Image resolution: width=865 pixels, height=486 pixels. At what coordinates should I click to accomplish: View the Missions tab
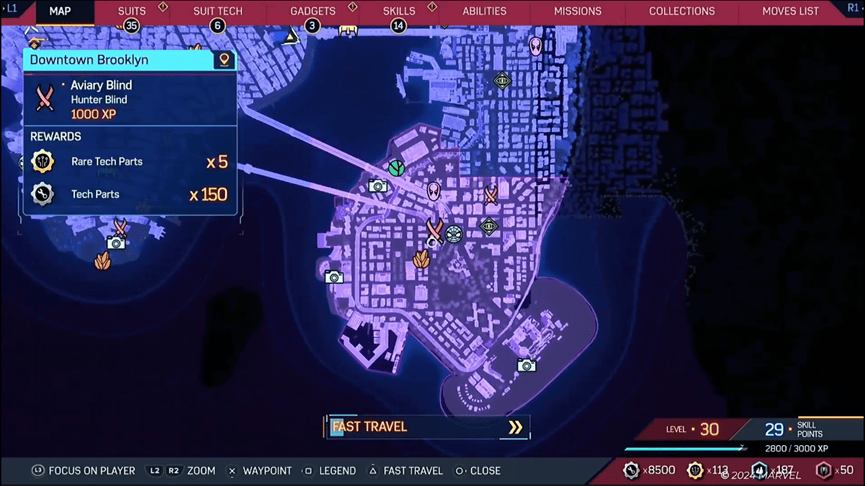578,11
